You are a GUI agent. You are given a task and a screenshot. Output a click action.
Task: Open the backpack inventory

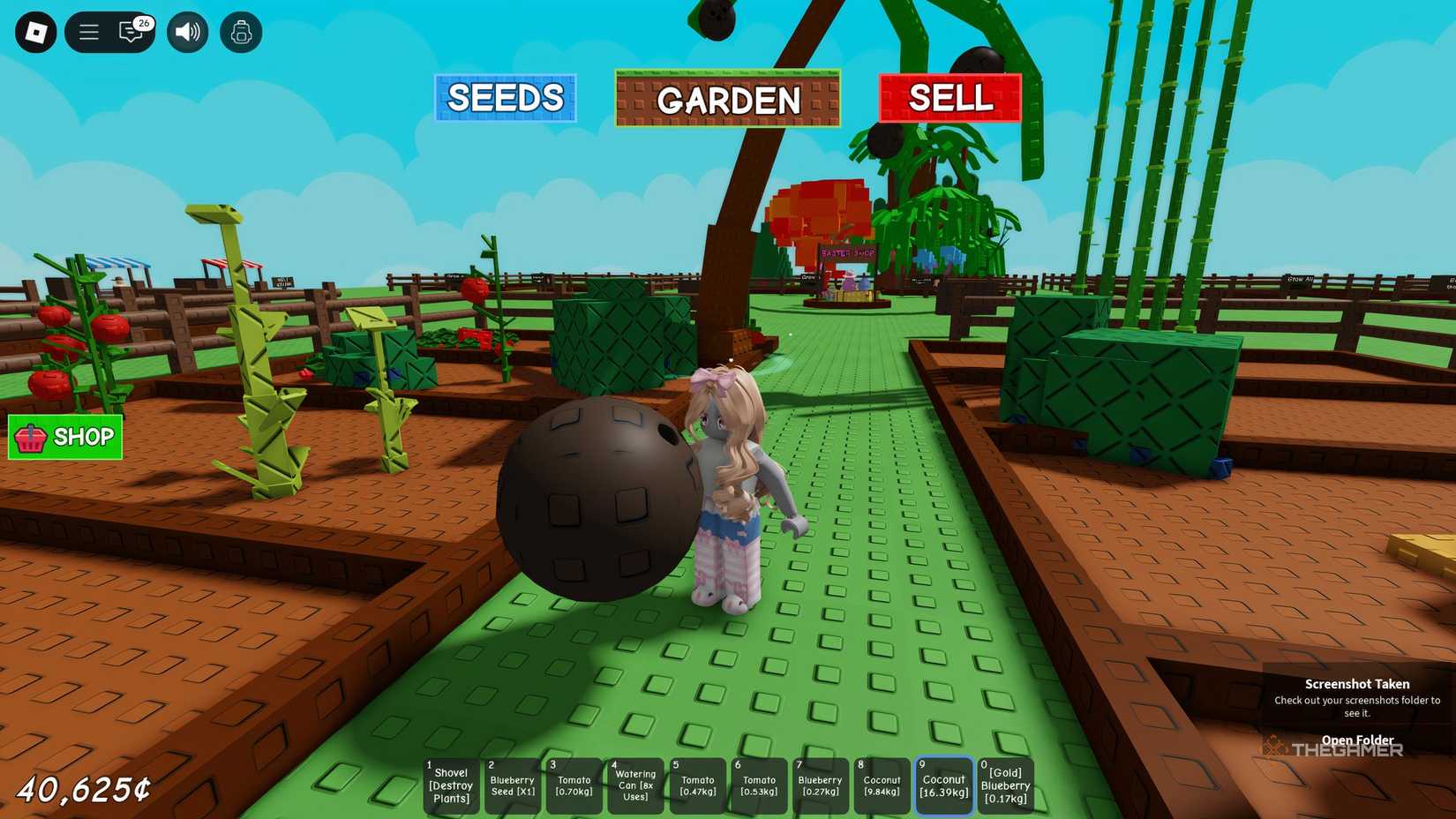[x=241, y=31]
